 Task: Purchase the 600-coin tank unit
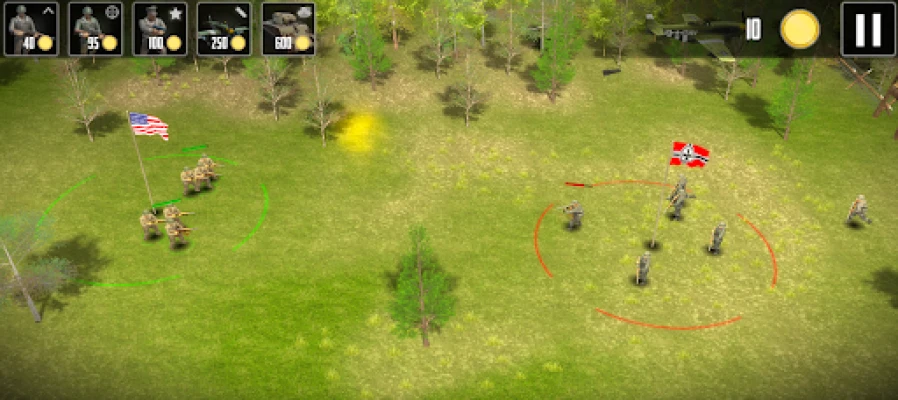click(x=288, y=28)
